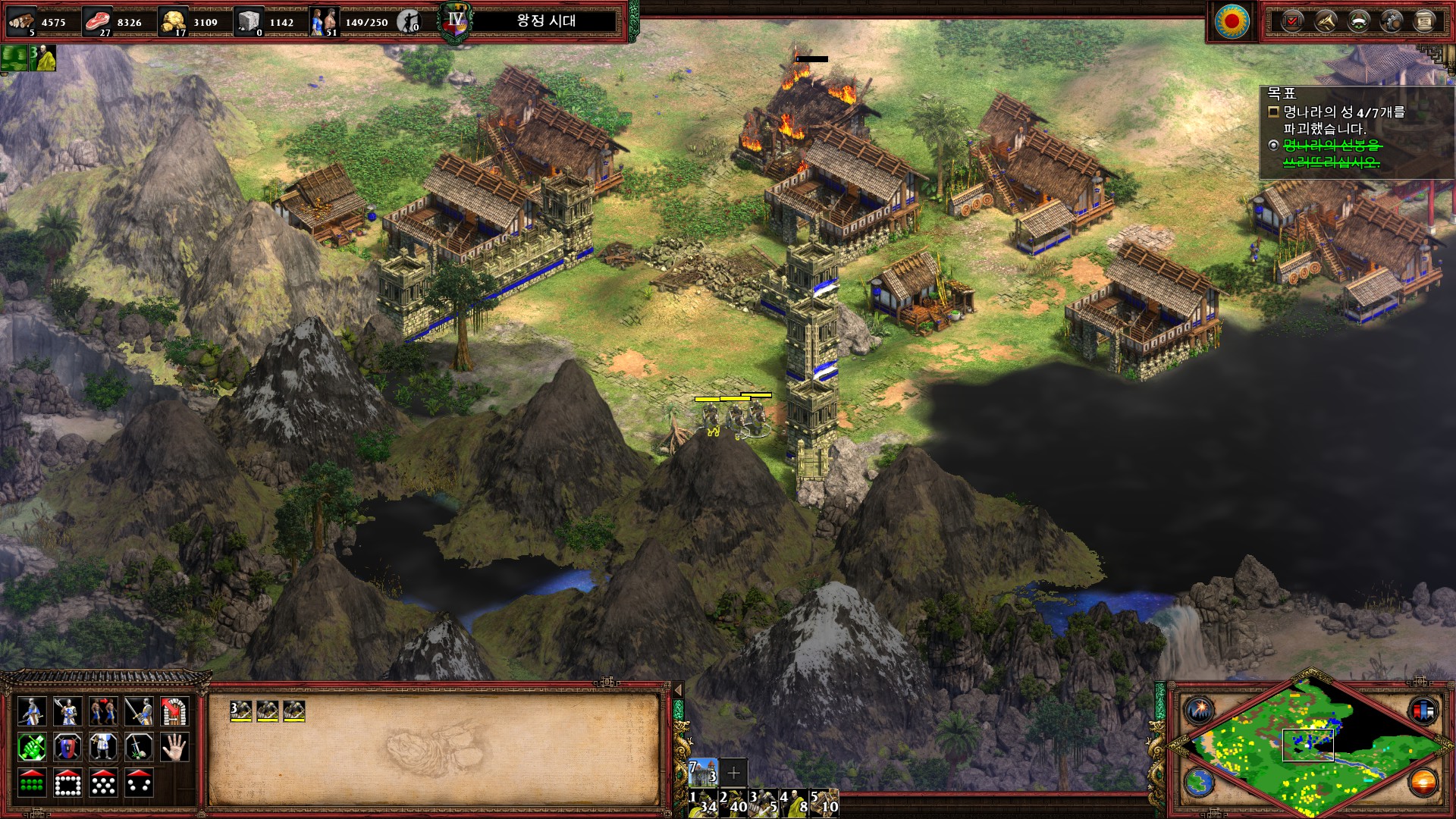
Task: Select control group 5 siege units
Action: click(824, 803)
